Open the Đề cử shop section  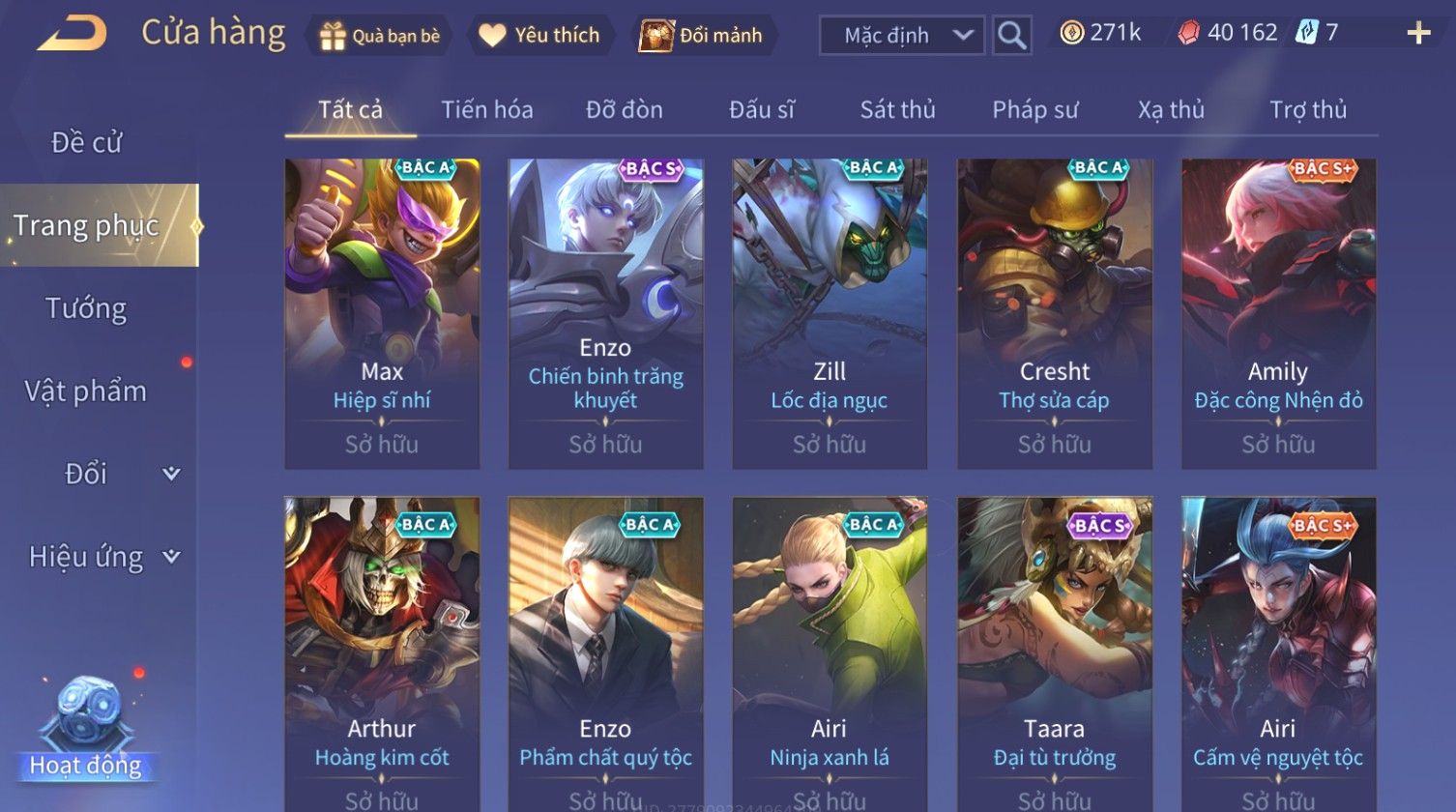87,142
